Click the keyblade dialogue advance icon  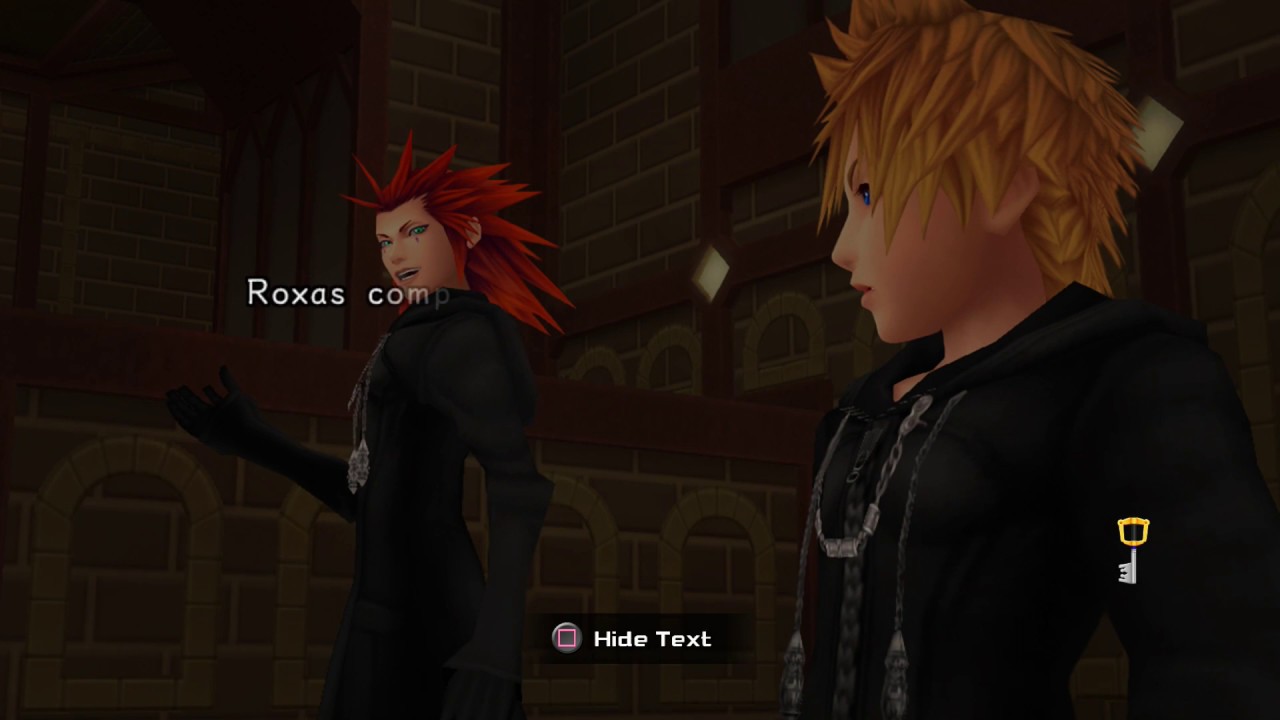(1131, 551)
